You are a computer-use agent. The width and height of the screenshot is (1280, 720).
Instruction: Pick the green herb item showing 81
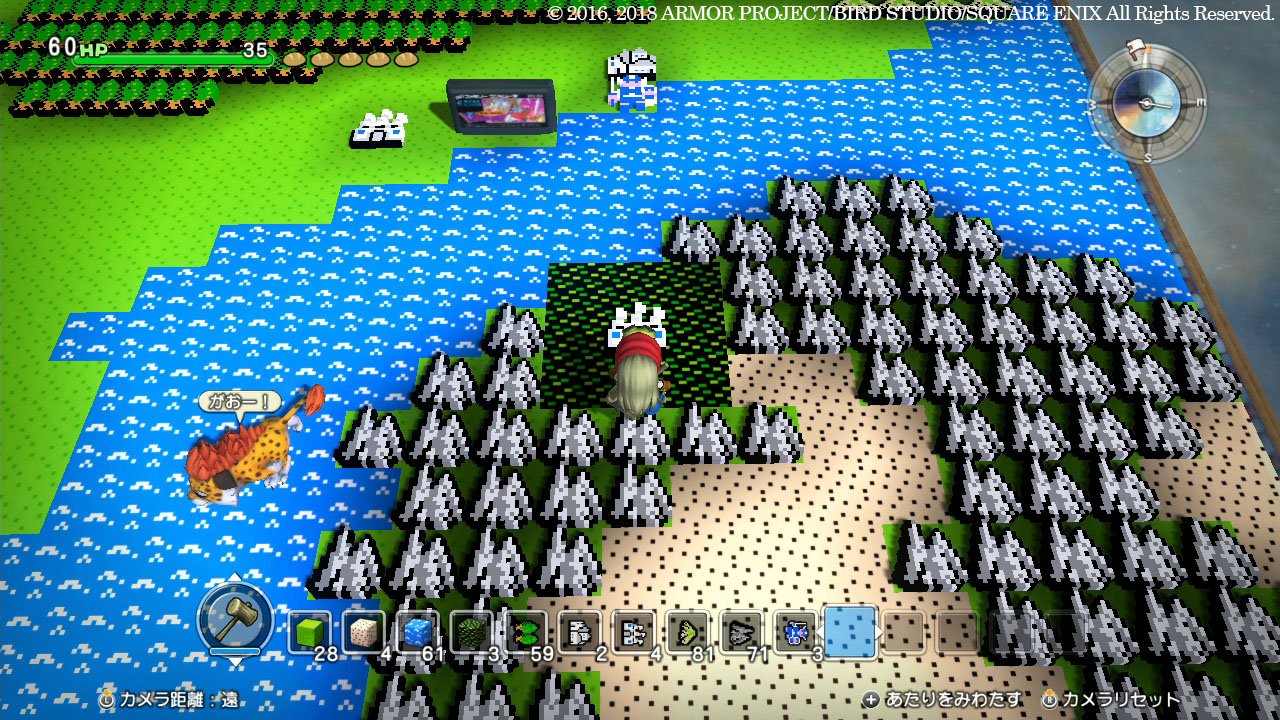[688, 632]
